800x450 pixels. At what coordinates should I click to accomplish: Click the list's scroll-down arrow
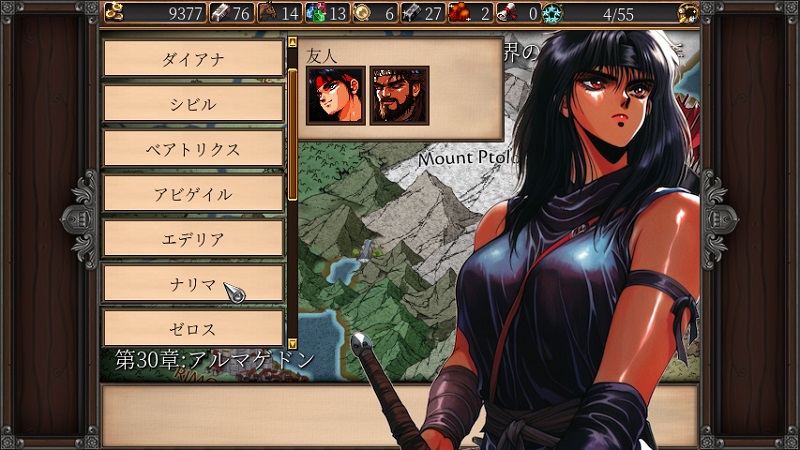tap(292, 342)
